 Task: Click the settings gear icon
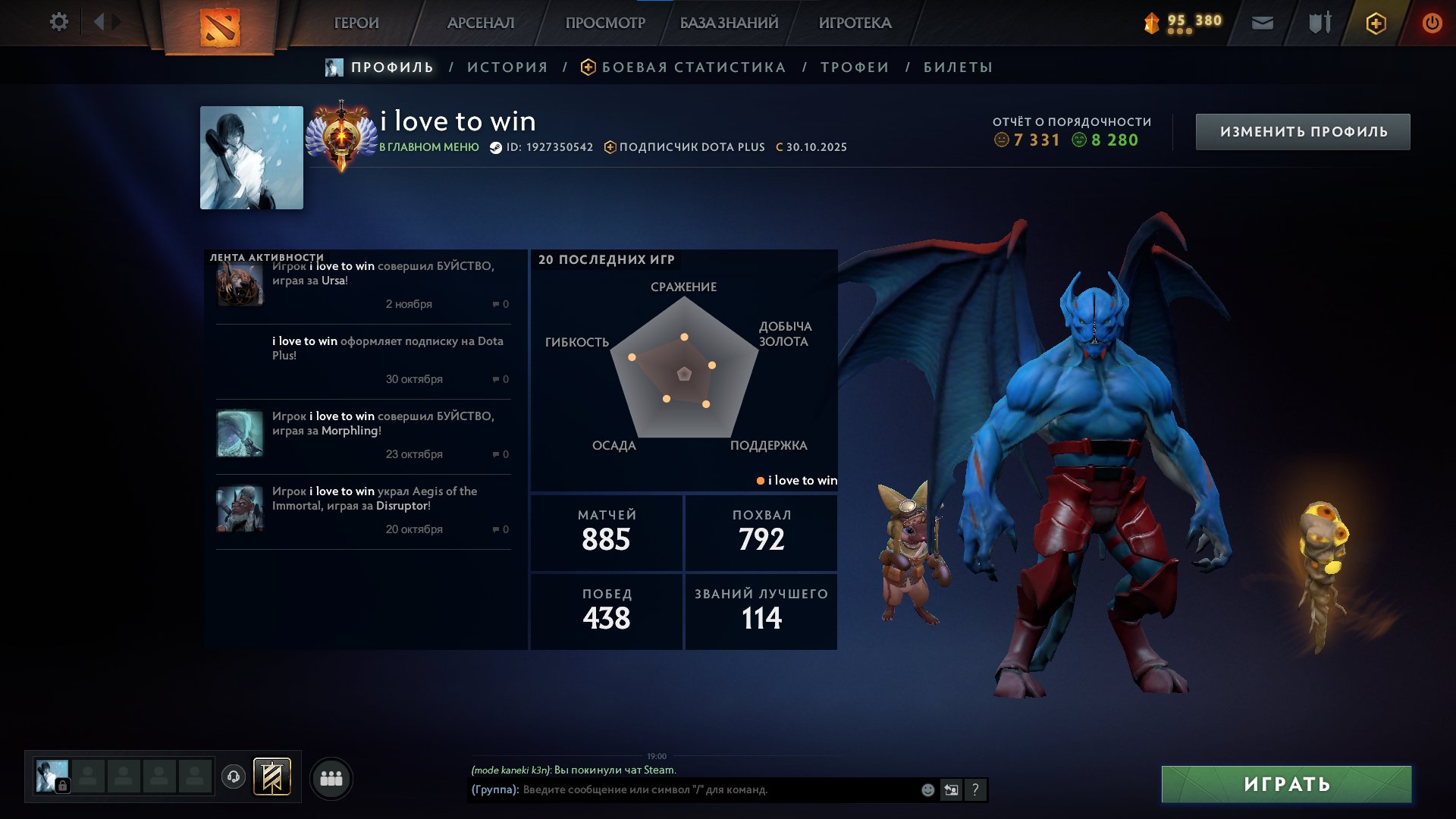[58, 22]
